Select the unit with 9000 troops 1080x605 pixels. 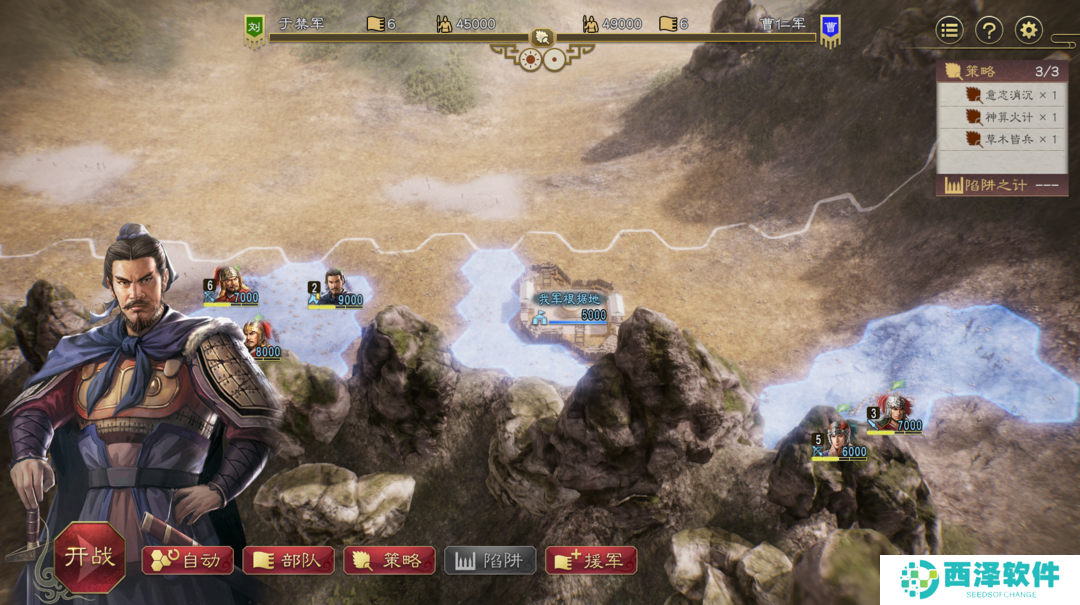(x=336, y=290)
